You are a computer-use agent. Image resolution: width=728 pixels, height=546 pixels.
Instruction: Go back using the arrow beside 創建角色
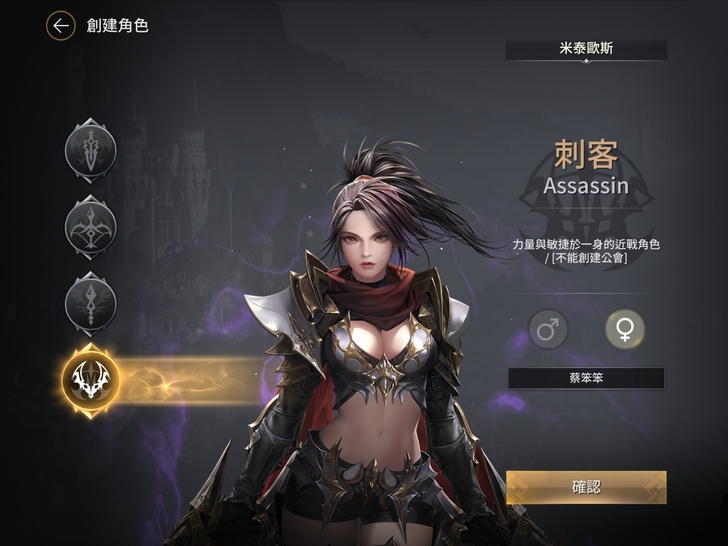61,26
